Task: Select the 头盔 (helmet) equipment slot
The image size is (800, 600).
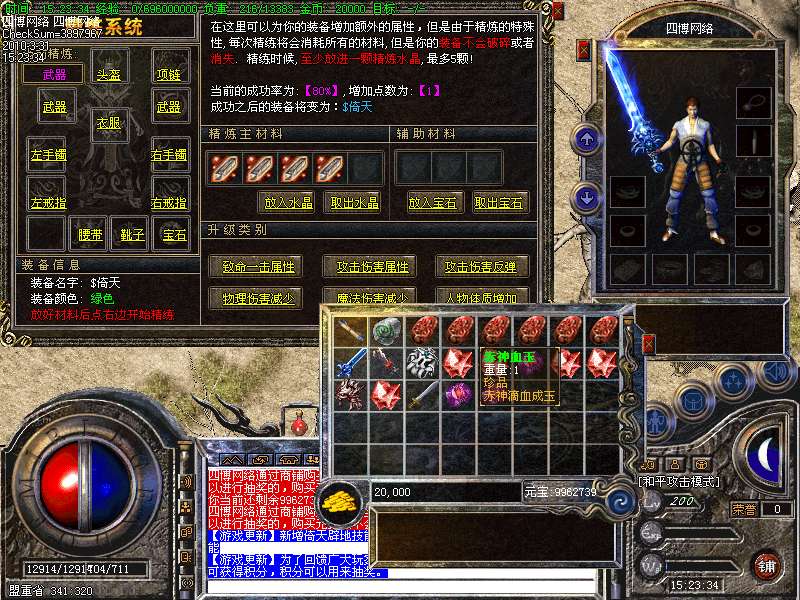Action: click(x=108, y=74)
